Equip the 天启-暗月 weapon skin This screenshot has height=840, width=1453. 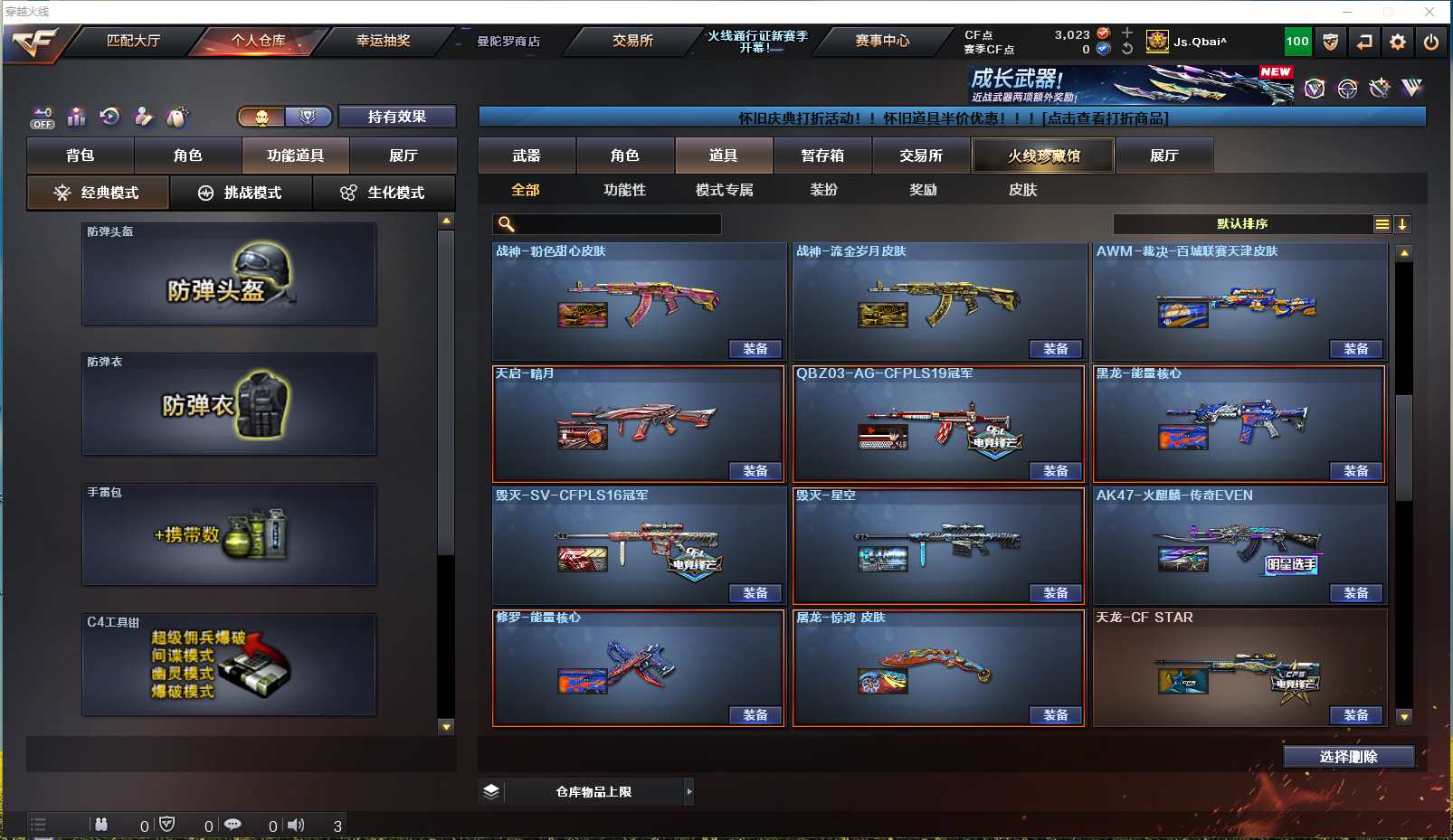point(755,471)
